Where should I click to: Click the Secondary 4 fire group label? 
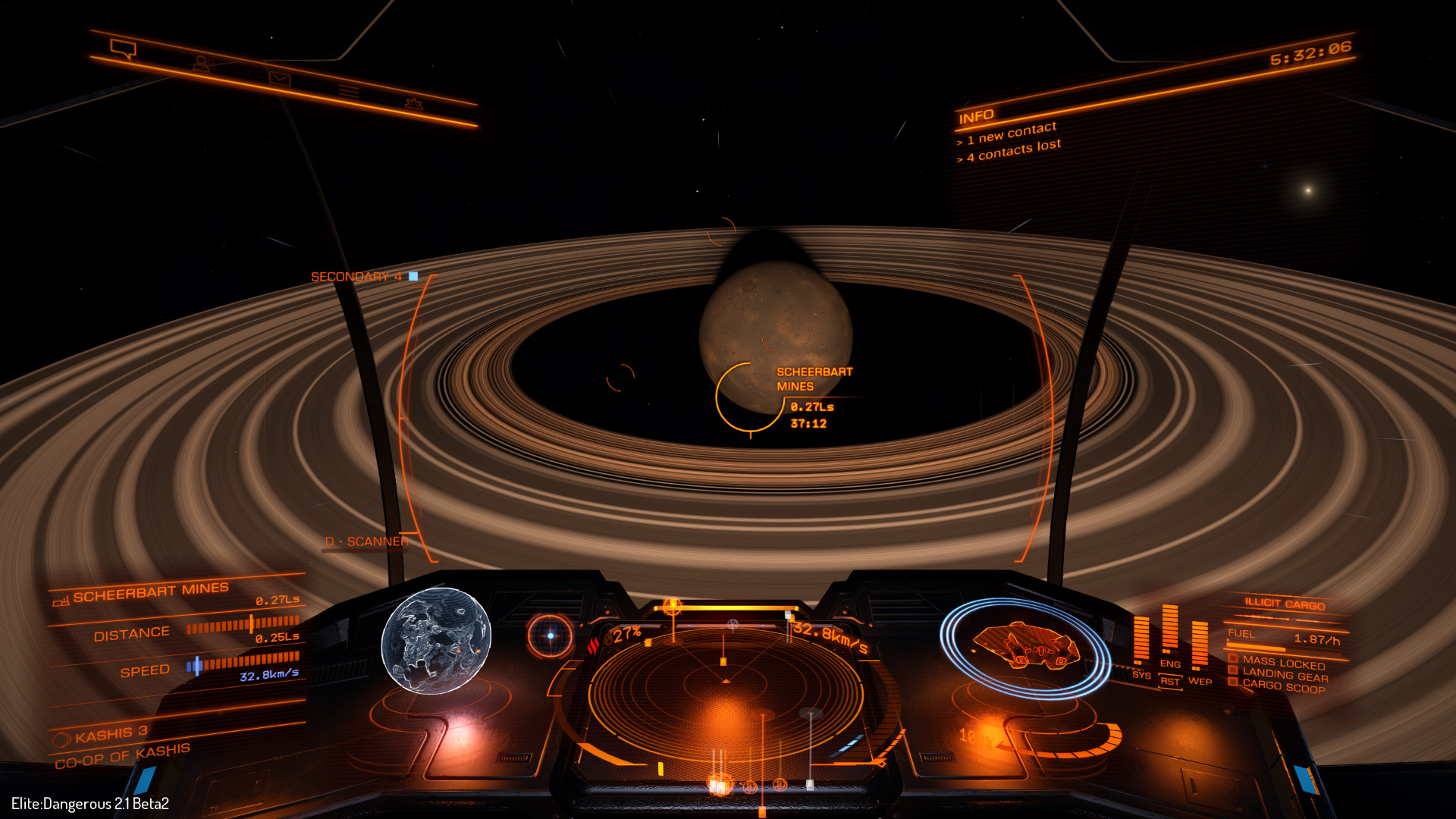pyautogui.click(x=356, y=277)
